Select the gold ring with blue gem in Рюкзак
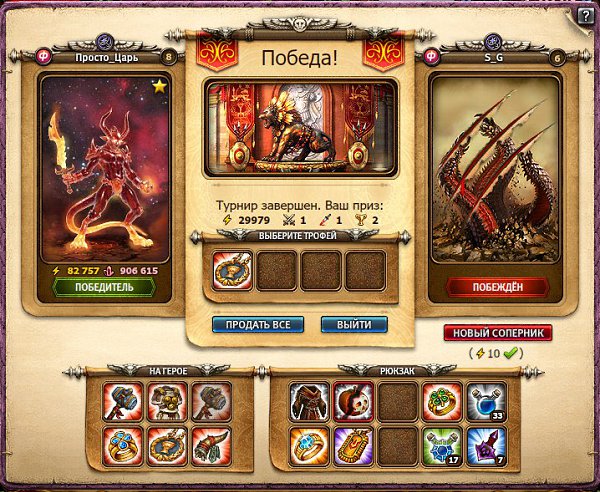Image resolution: width=600 pixels, height=492 pixels. 309,444
